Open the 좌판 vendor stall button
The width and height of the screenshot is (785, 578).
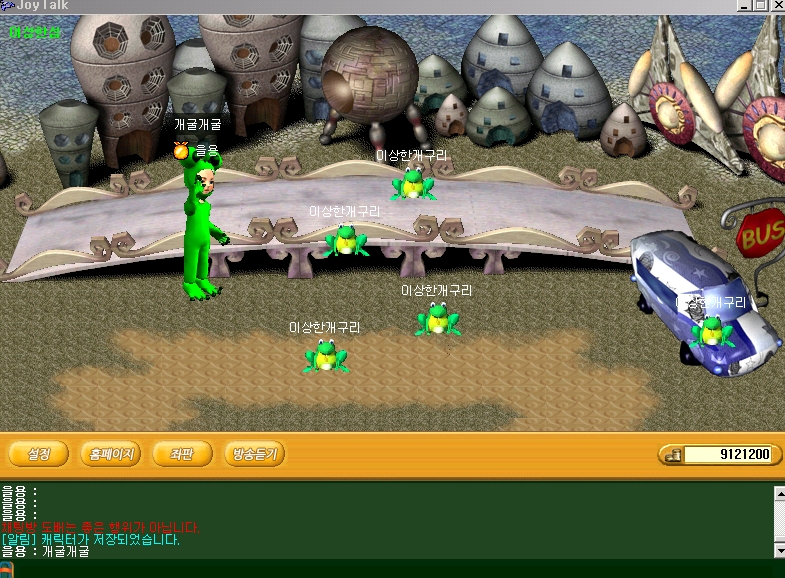[182, 454]
